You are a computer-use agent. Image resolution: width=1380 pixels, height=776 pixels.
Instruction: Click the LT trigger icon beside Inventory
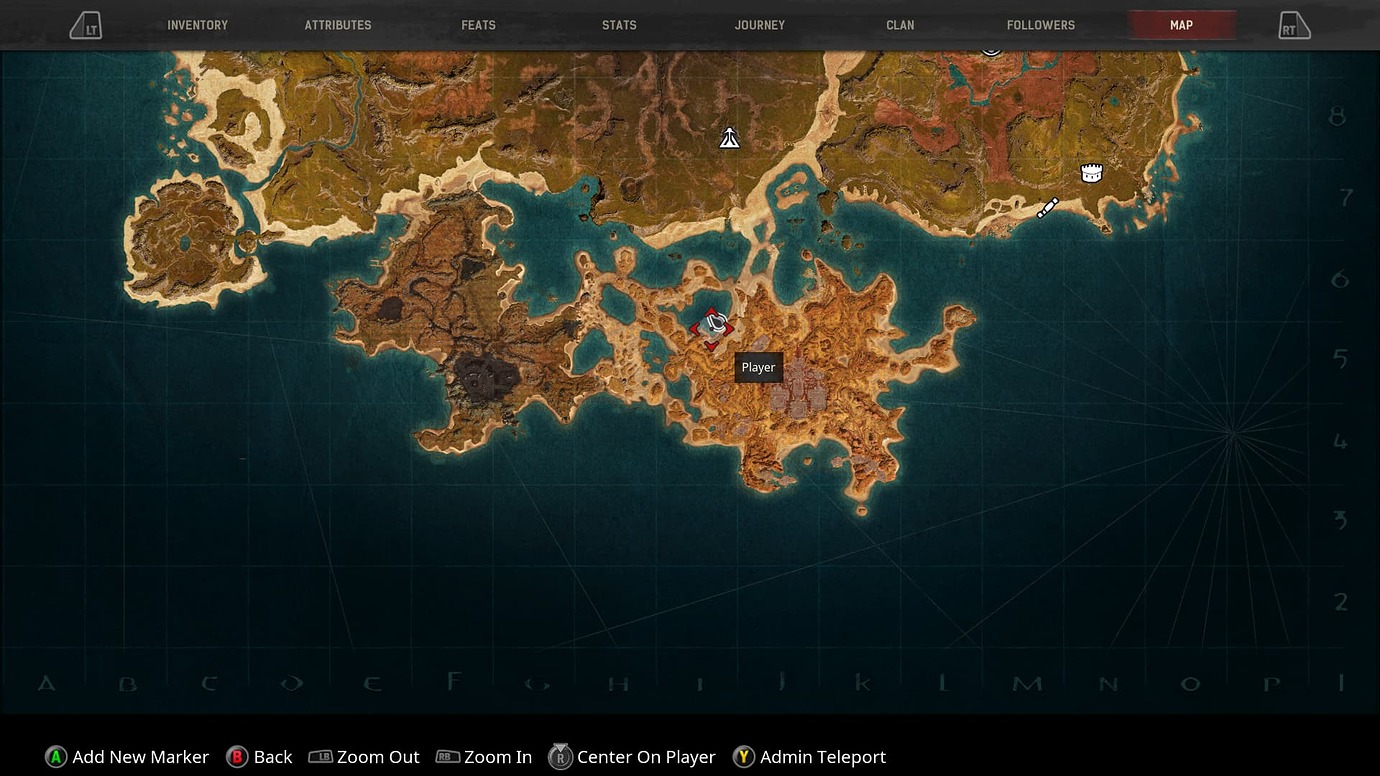coord(85,25)
